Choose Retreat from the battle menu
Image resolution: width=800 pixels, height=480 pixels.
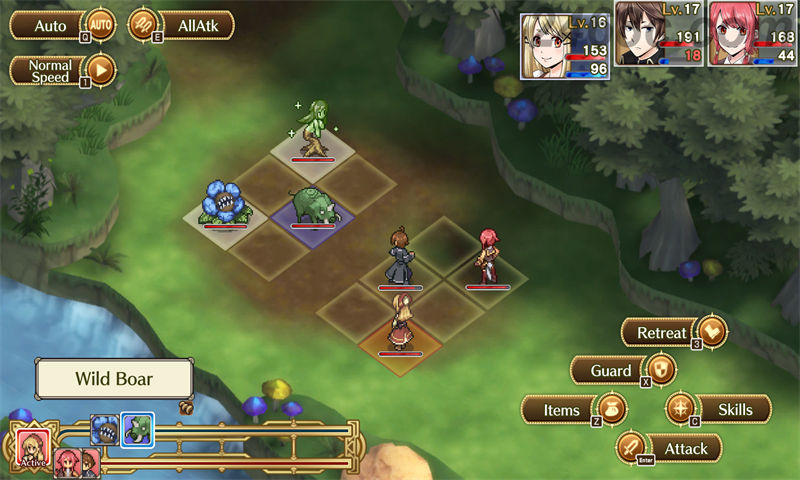tap(674, 333)
